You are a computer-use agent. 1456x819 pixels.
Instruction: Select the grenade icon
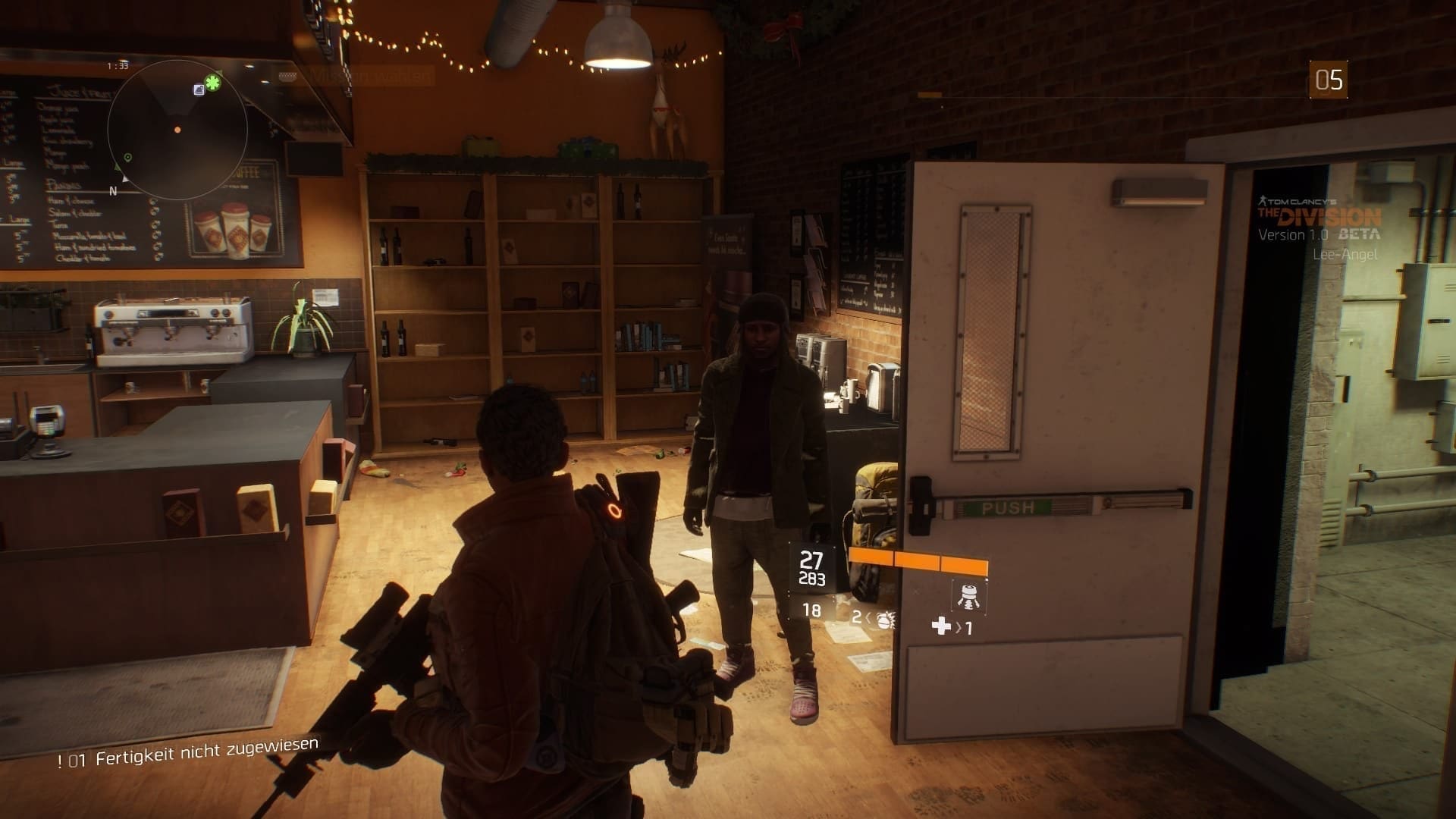883,619
